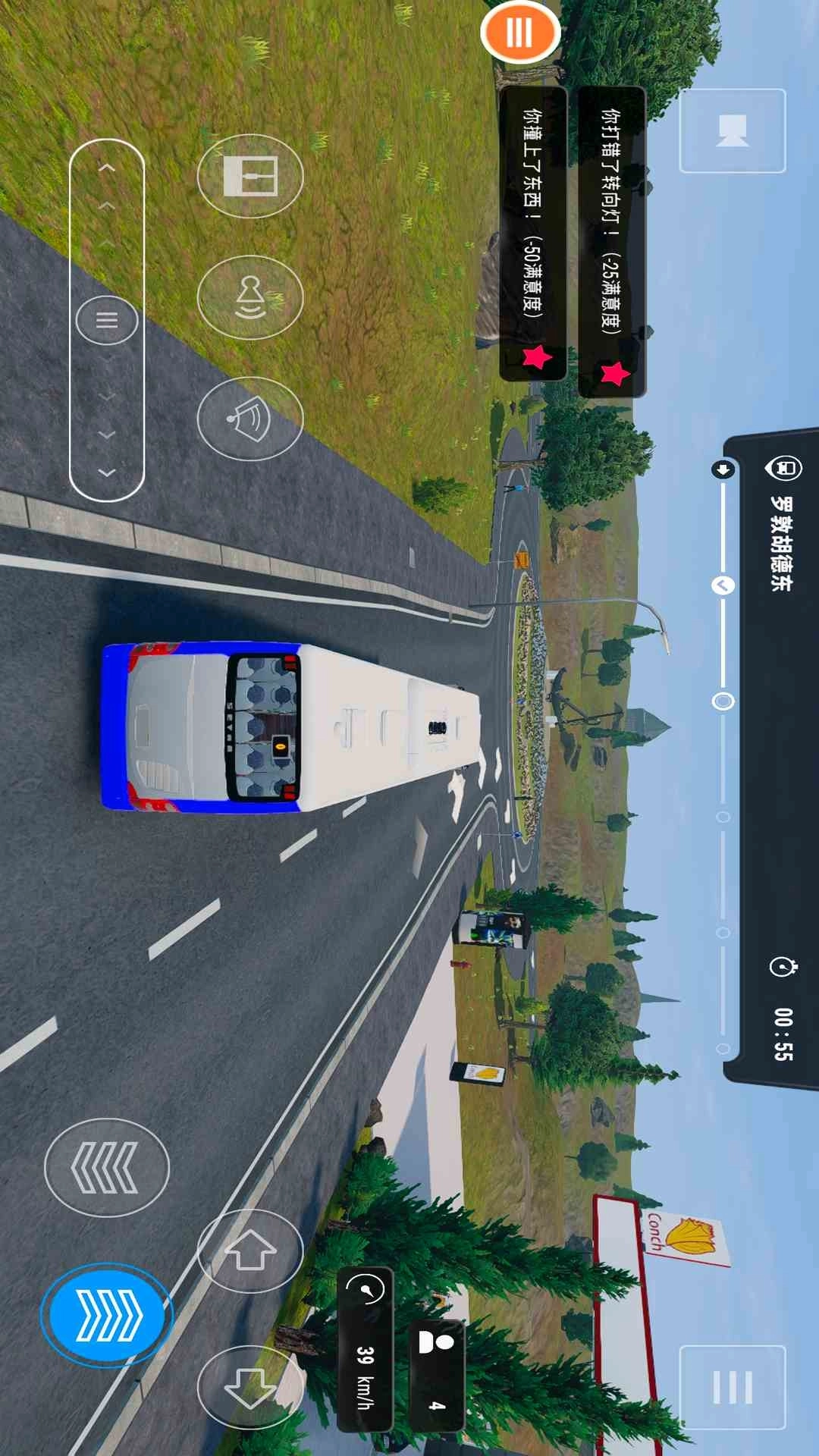Switch camera view with the camera button
819x1456 pixels.
732,130
